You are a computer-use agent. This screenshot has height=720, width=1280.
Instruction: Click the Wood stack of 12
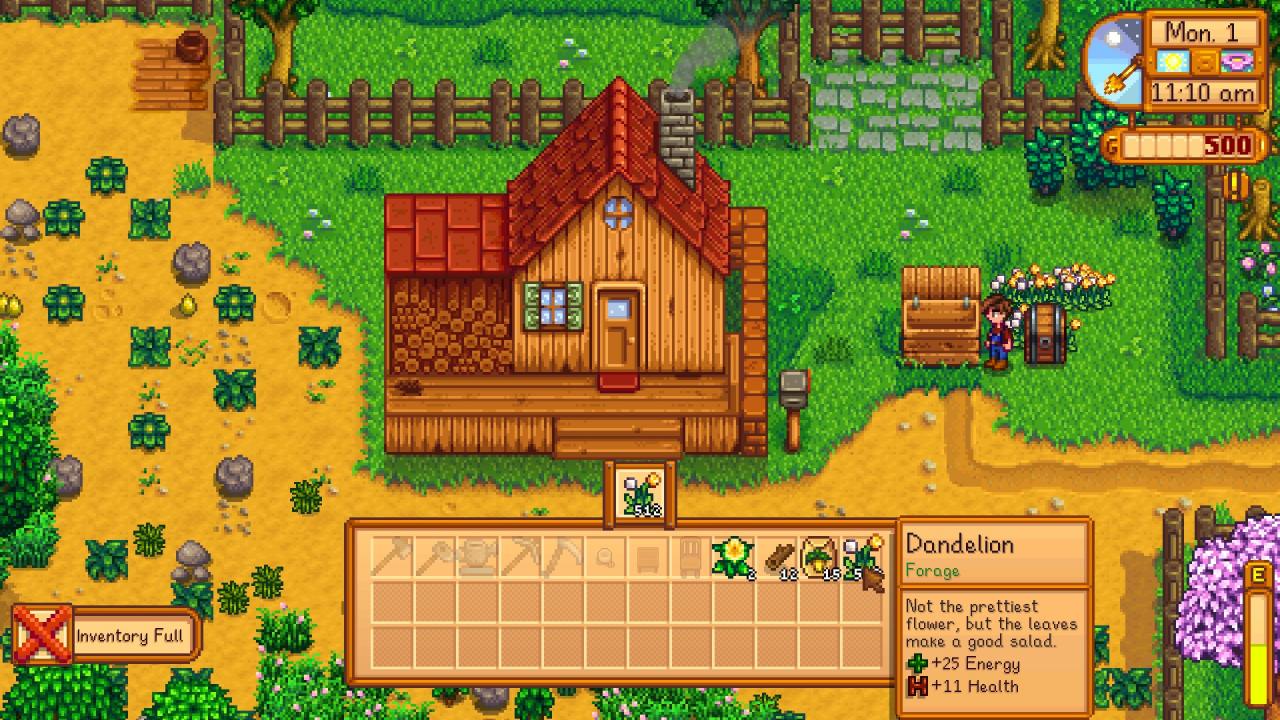[778, 558]
